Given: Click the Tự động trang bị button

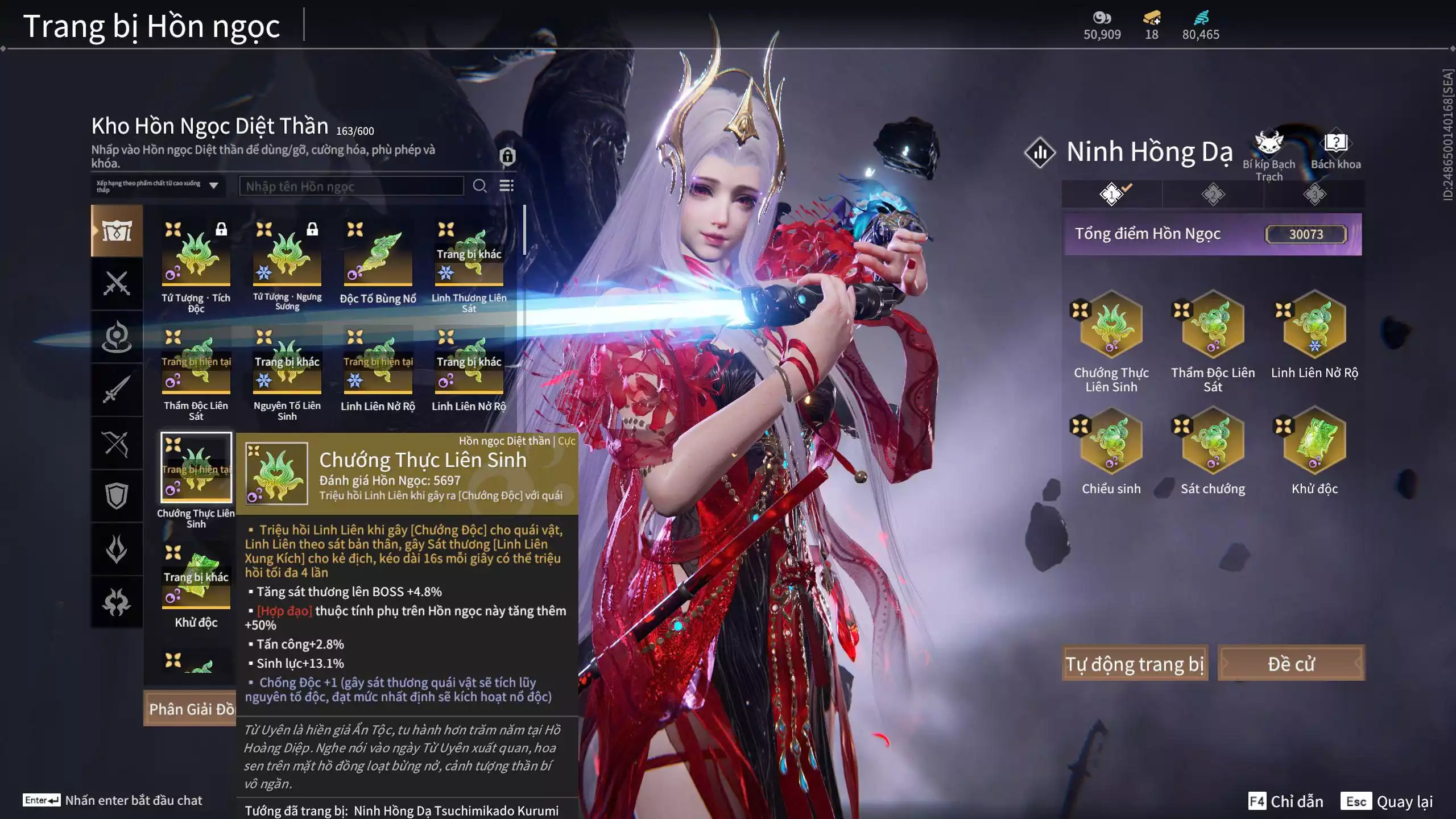Looking at the screenshot, I should pos(1135,663).
